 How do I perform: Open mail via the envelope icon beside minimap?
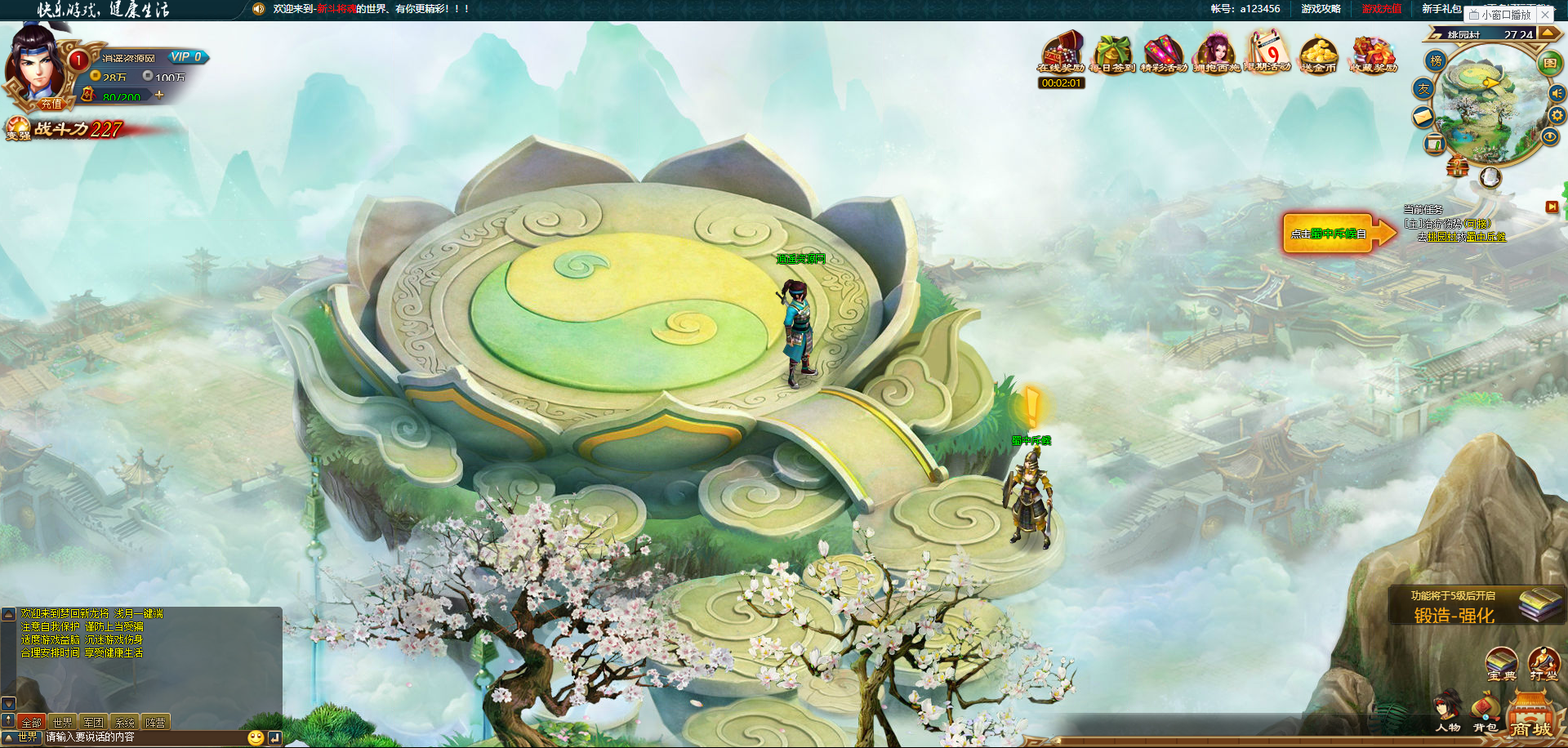(x=1423, y=115)
